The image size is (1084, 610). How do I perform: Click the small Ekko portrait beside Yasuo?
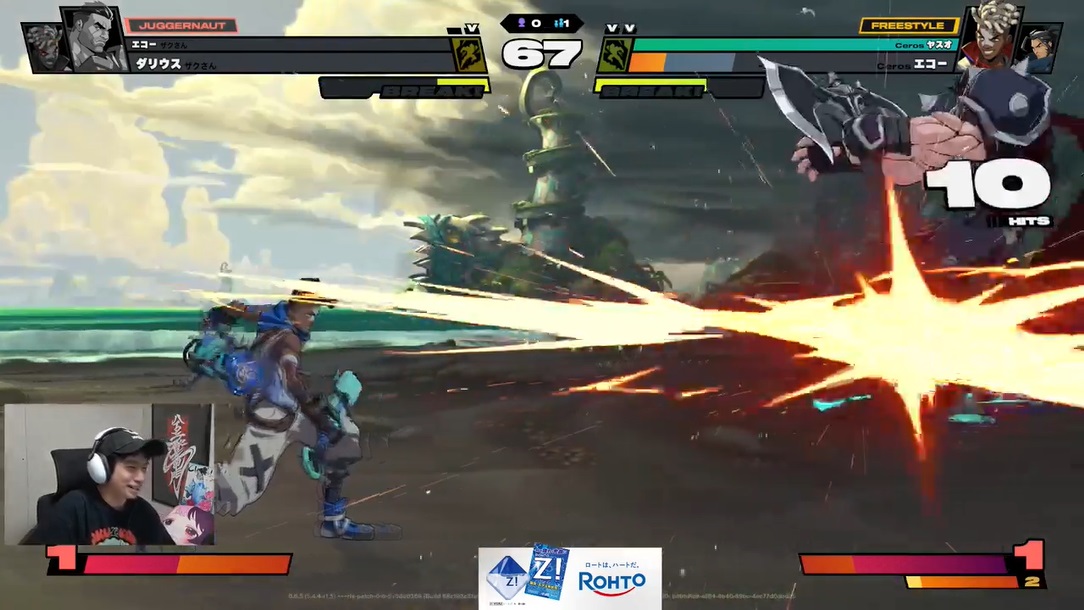point(1038,48)
